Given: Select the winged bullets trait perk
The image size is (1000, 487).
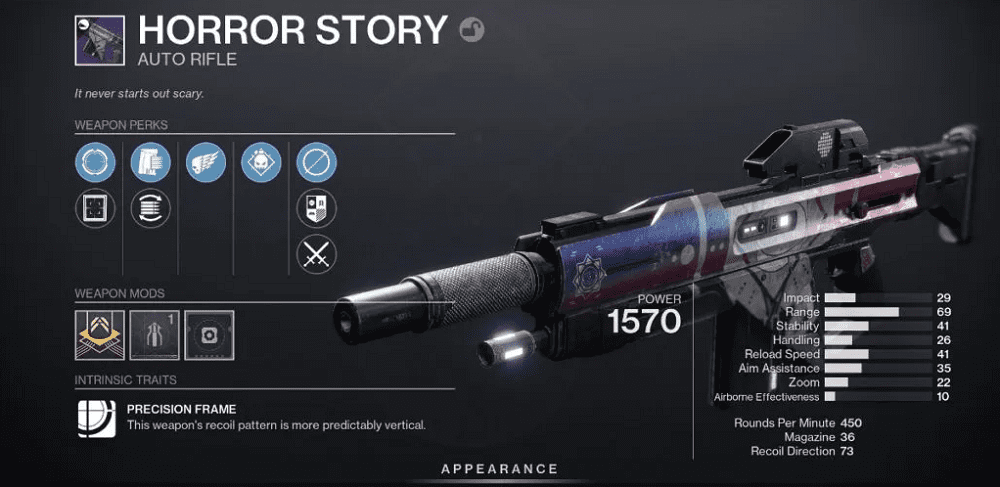Looking at the screenshot, I should 206,162.
